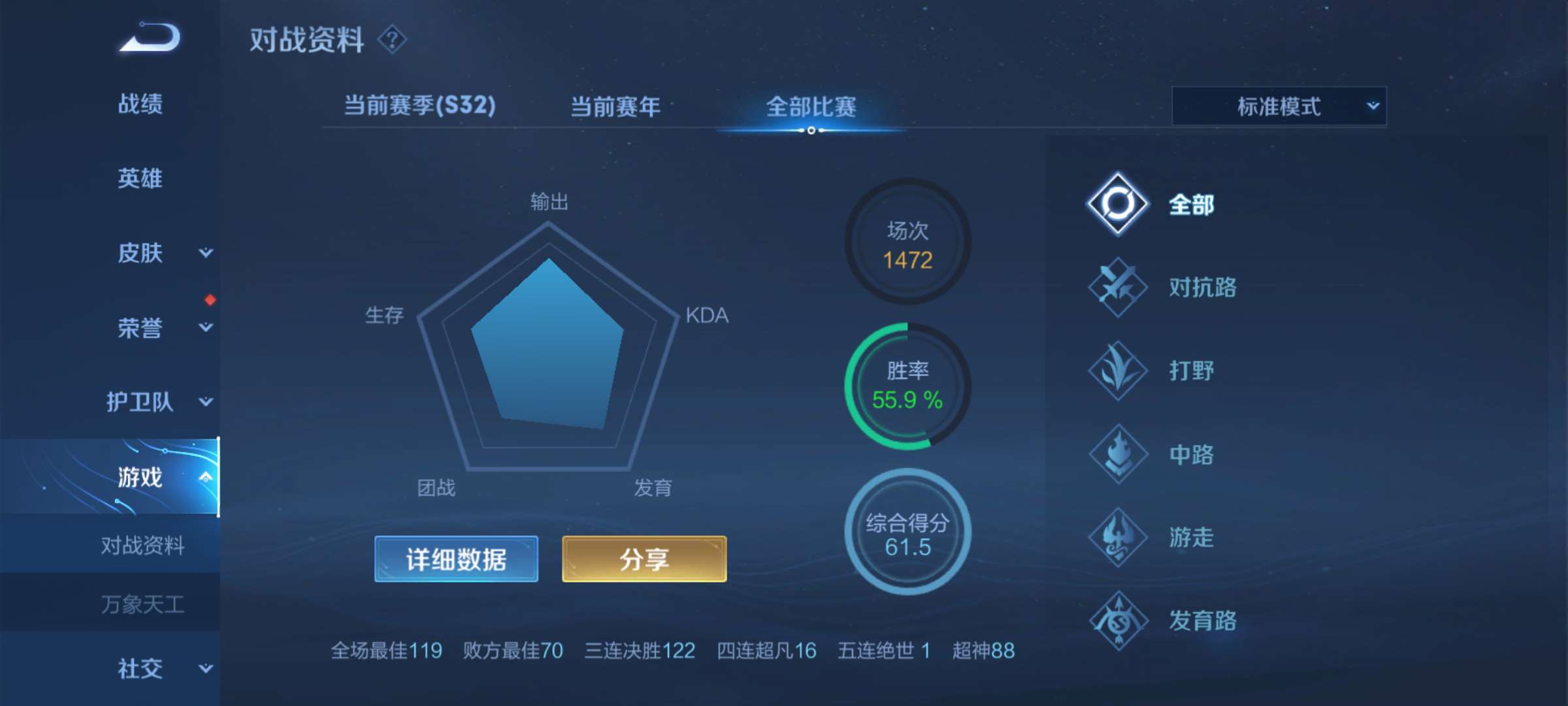The width and height of the screenshot is (1568, 706).
Task: Select the 全部 filter icon on the right panel
Action: (1119, 204)
